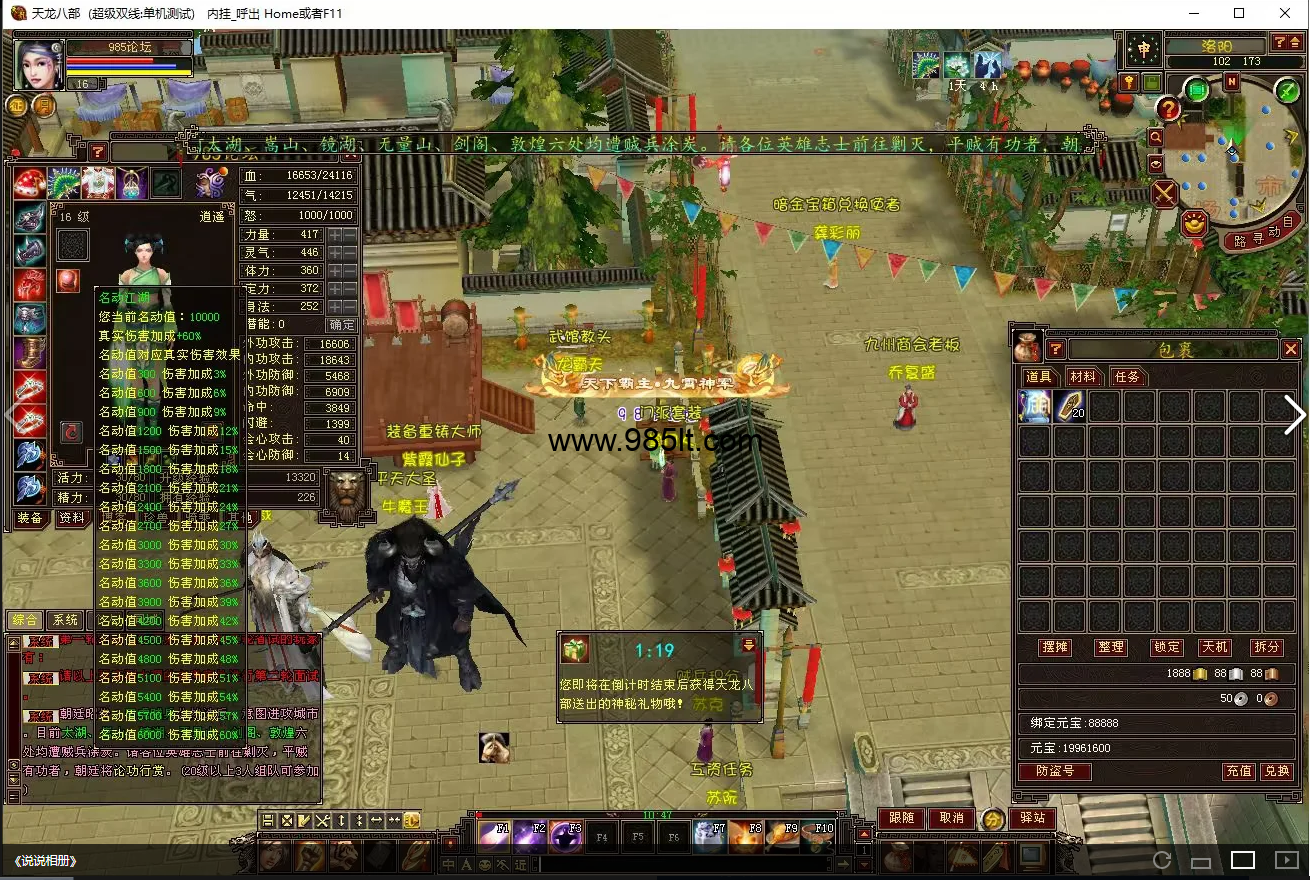Use the F8 fire skill icon

[745, 836]
